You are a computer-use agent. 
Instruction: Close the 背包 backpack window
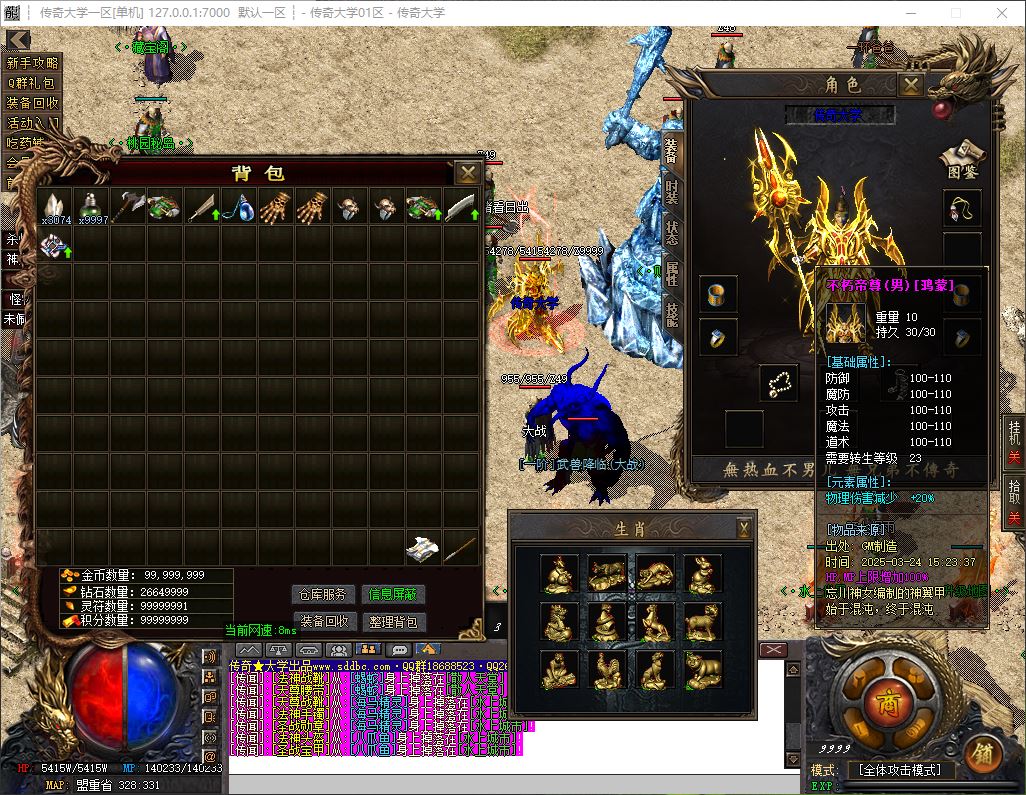click(467, 173)
